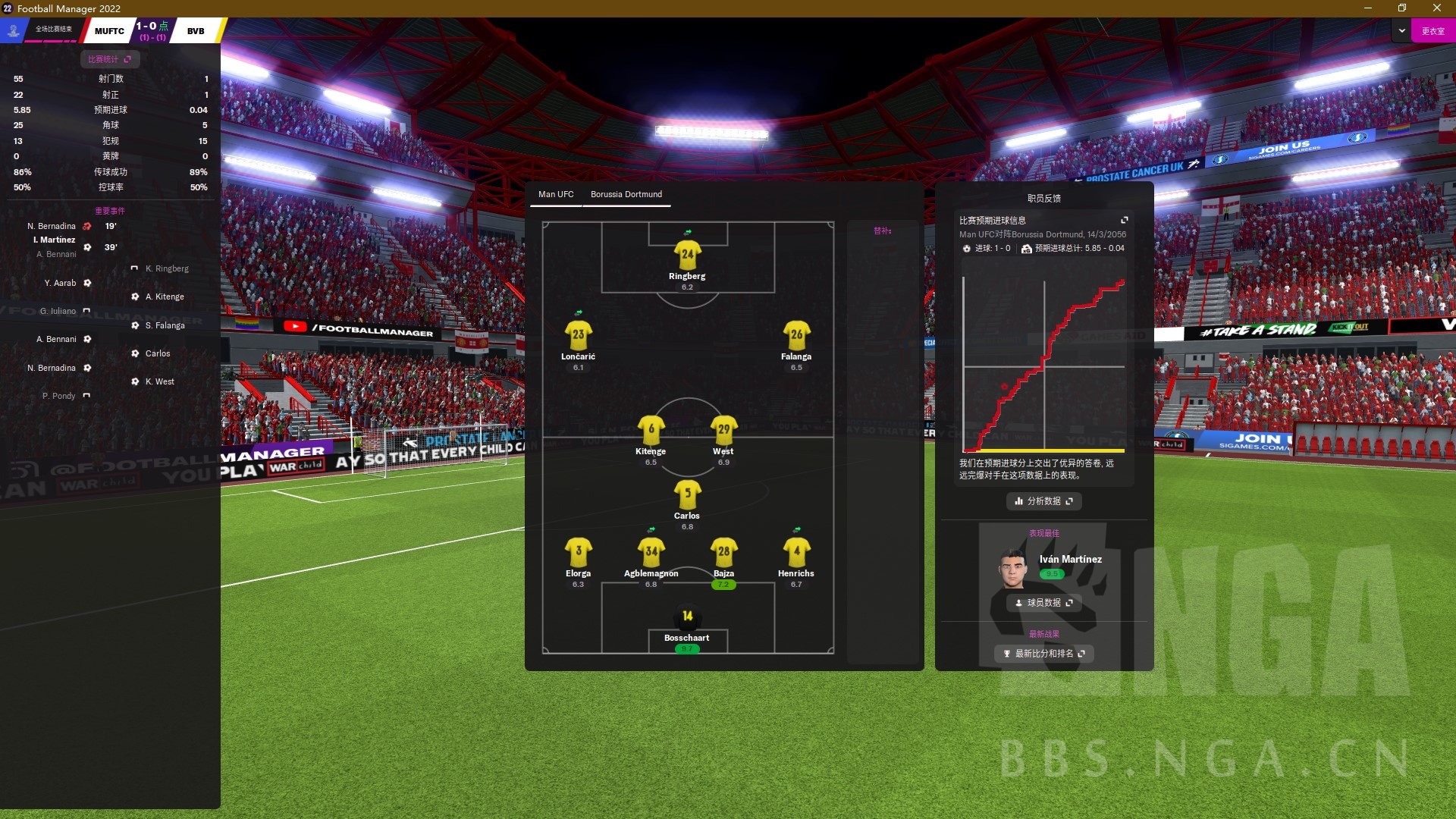Select the blue match overview icon beside 全场比赛结束
Image resolution: width=1456 pixels, height=819 pixels.
(x=12, y=30)
